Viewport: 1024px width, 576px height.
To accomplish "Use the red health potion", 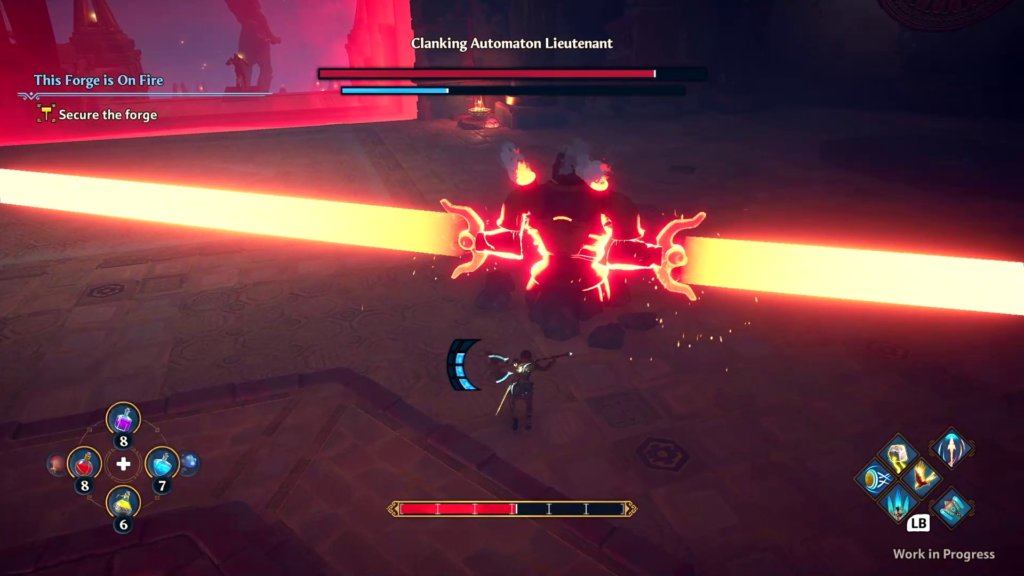I will point(85,464).
